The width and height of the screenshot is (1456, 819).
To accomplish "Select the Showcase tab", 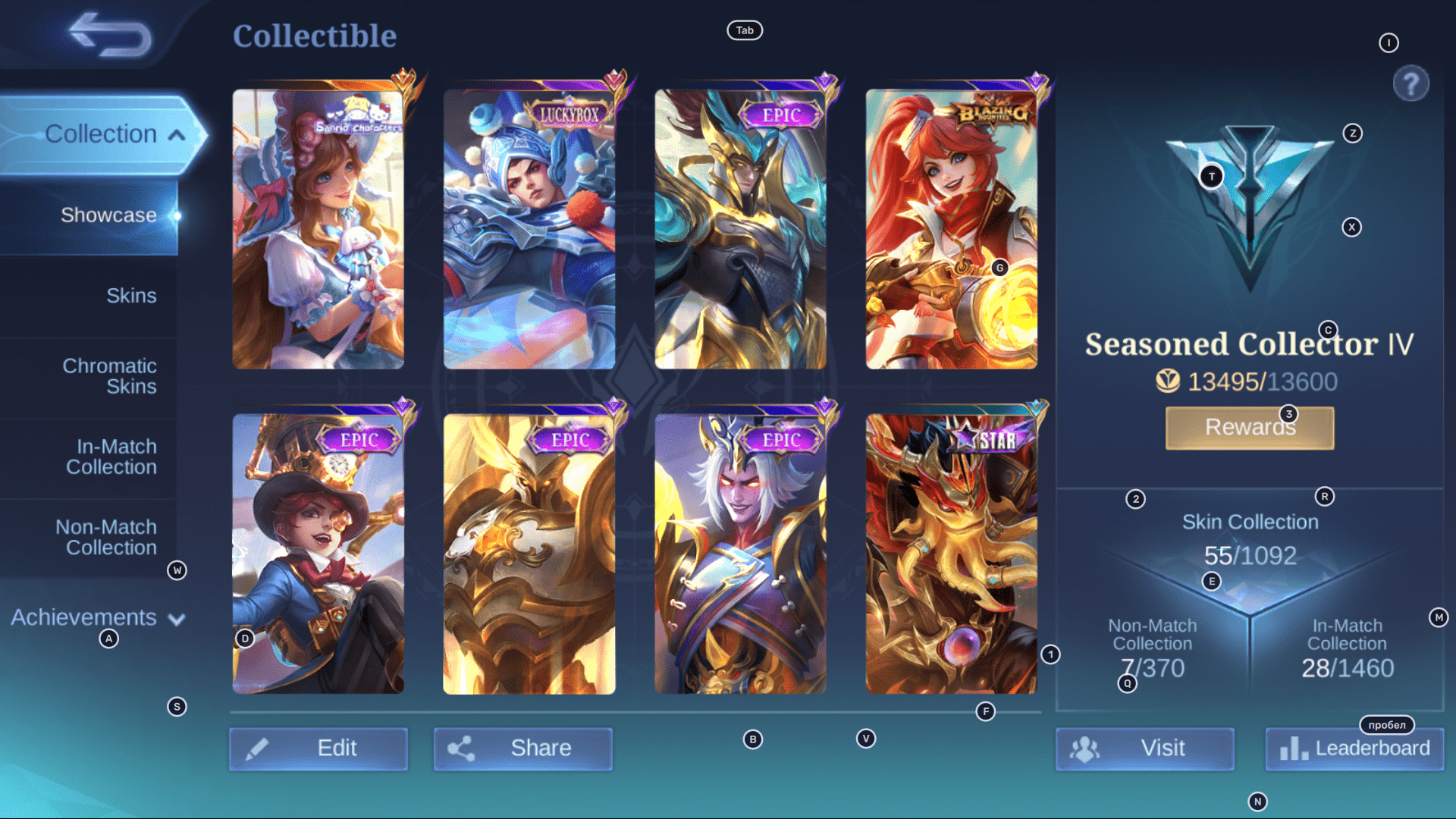I will [x=109, y=215].
